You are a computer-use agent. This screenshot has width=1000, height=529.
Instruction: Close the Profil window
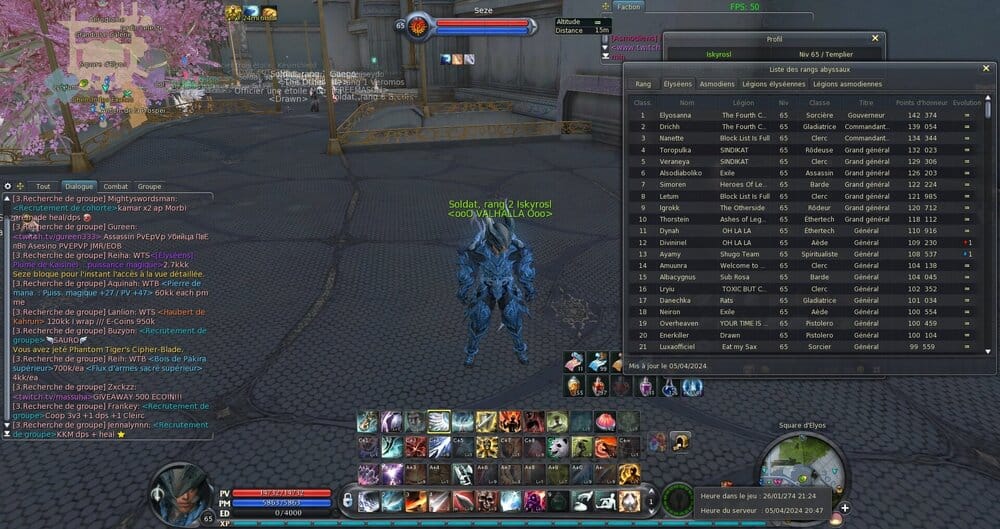[x=876, y=39]
